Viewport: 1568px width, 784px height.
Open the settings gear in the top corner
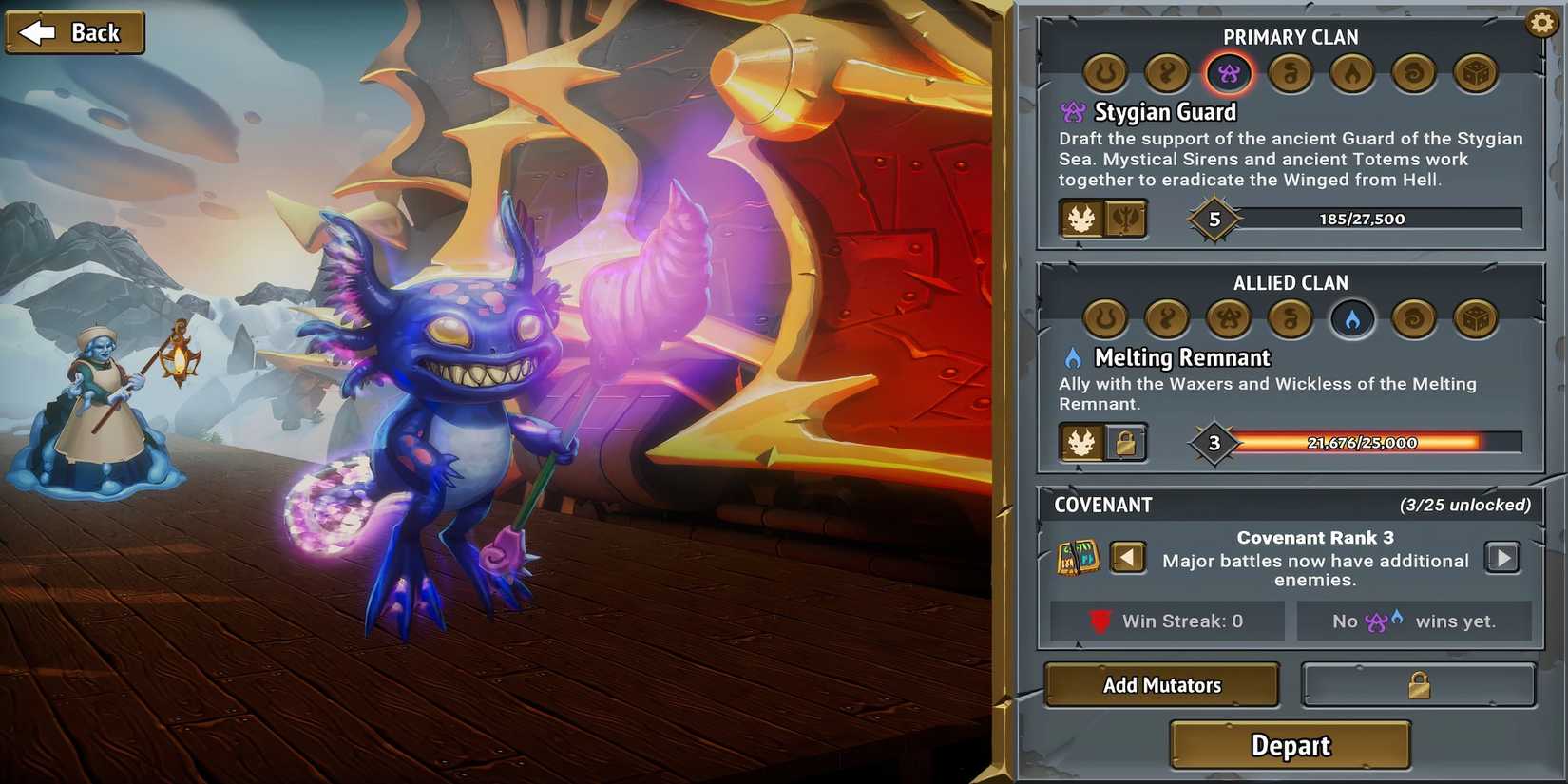point(1540,21)
